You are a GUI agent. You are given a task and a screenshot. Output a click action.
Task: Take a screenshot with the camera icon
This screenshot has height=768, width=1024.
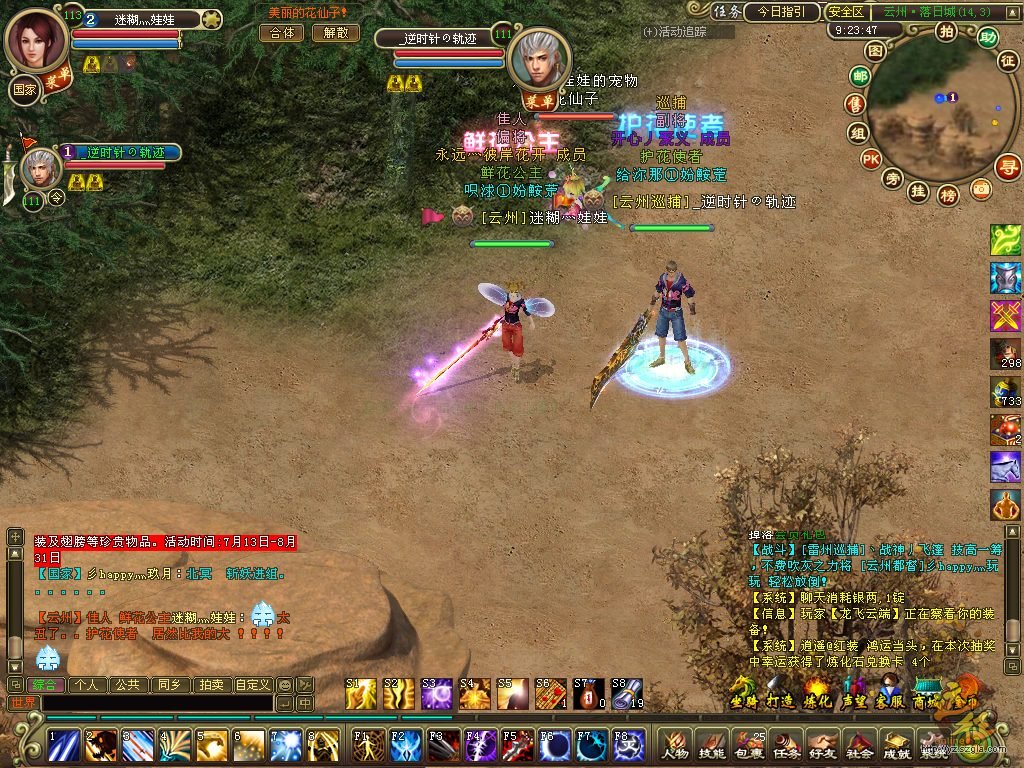980,188
